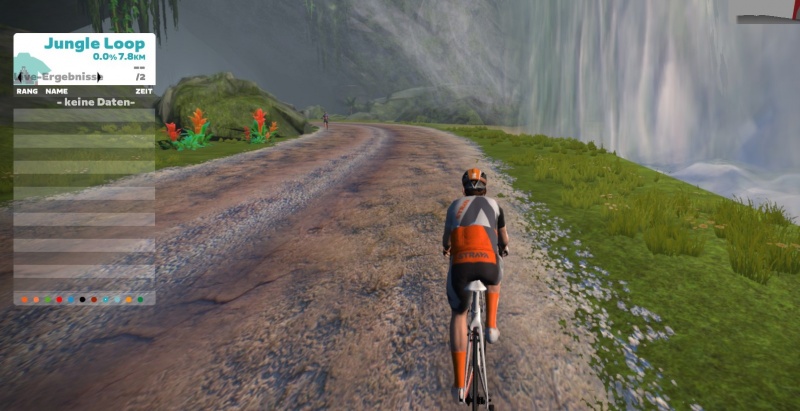
Task: Select the left arrow beside Live-Ergebnisse
Action: click(x=19, y=77)
